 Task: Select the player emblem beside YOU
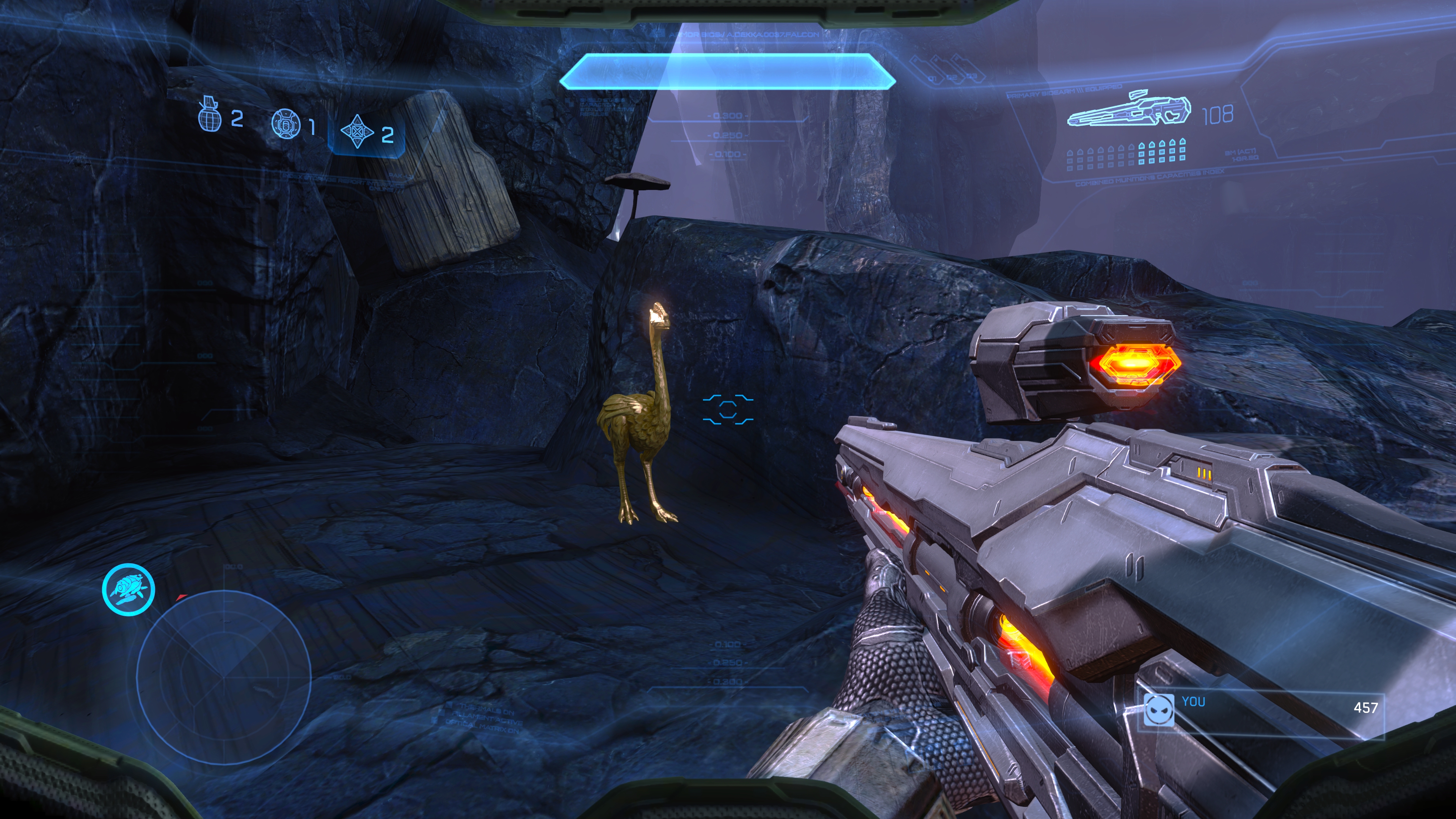click(1159, 709)
